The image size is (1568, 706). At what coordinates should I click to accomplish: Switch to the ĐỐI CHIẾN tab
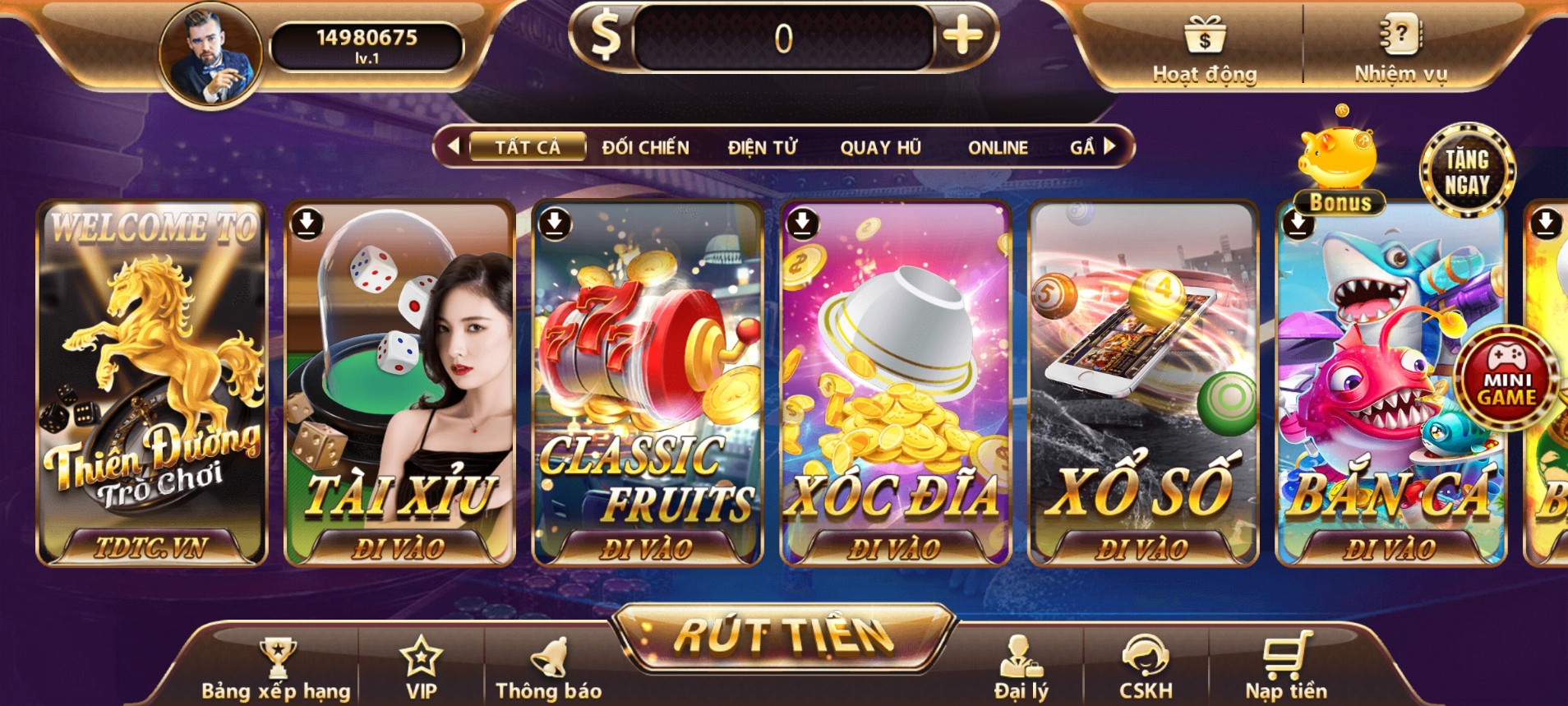point(645,147)
